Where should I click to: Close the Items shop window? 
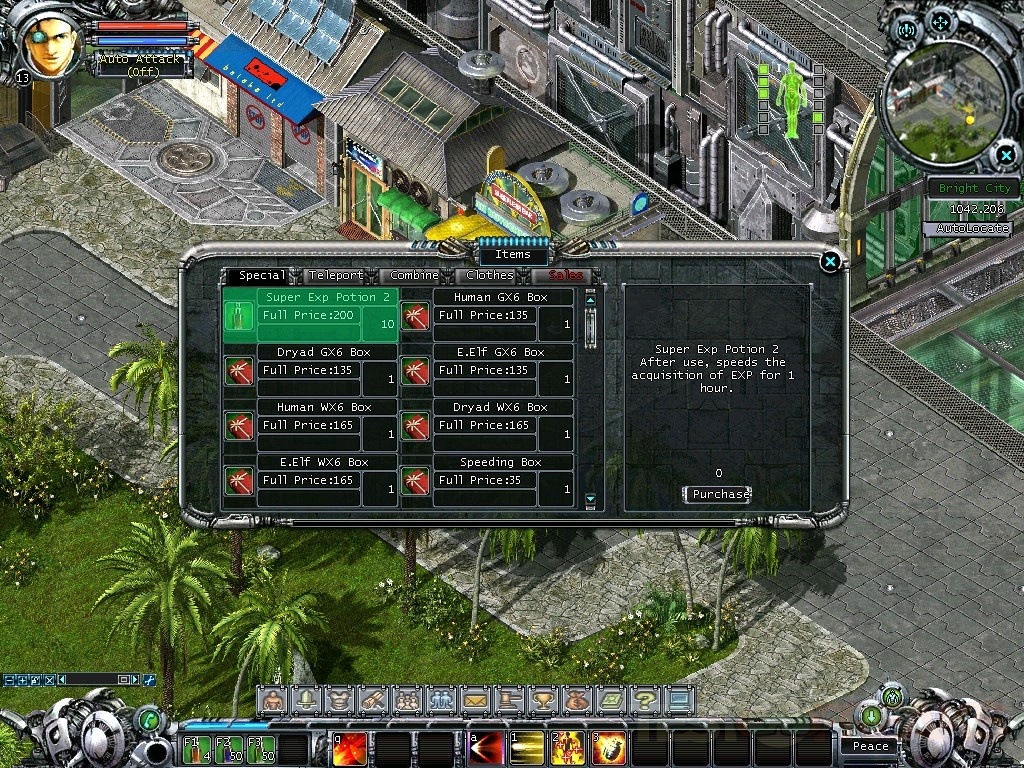[829, 262]
